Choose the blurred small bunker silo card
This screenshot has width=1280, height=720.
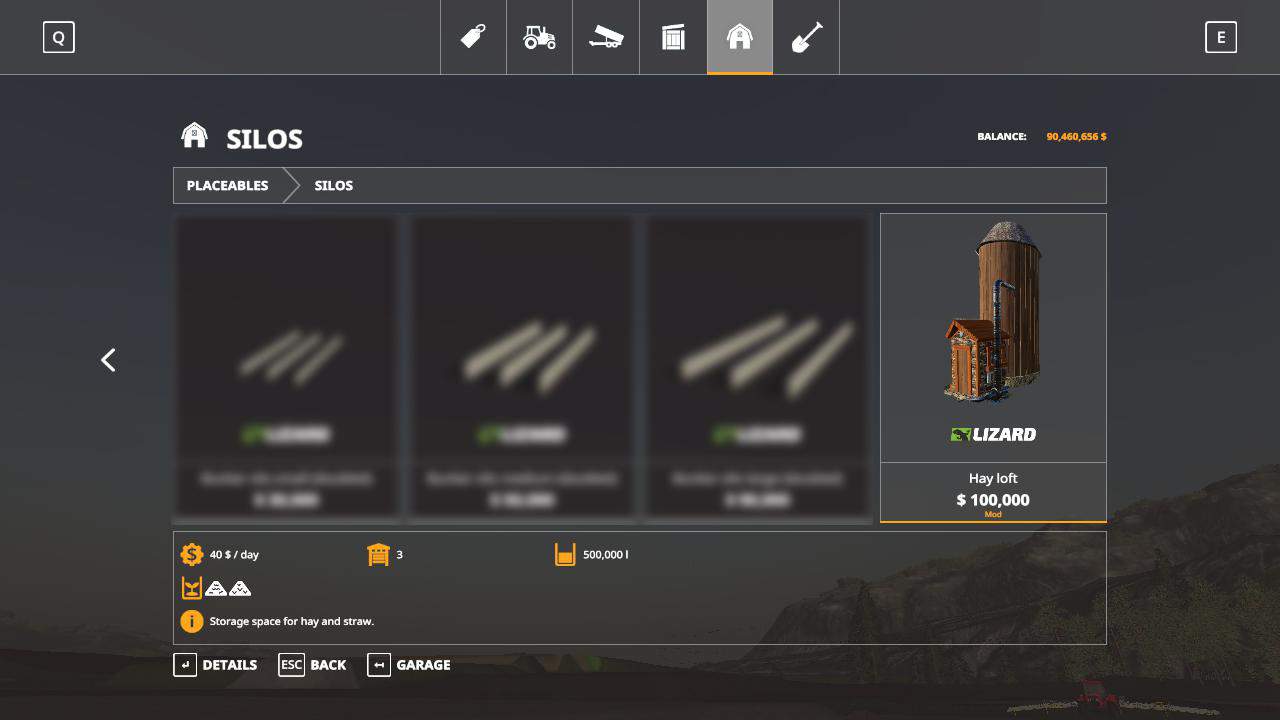pos(287,367)
